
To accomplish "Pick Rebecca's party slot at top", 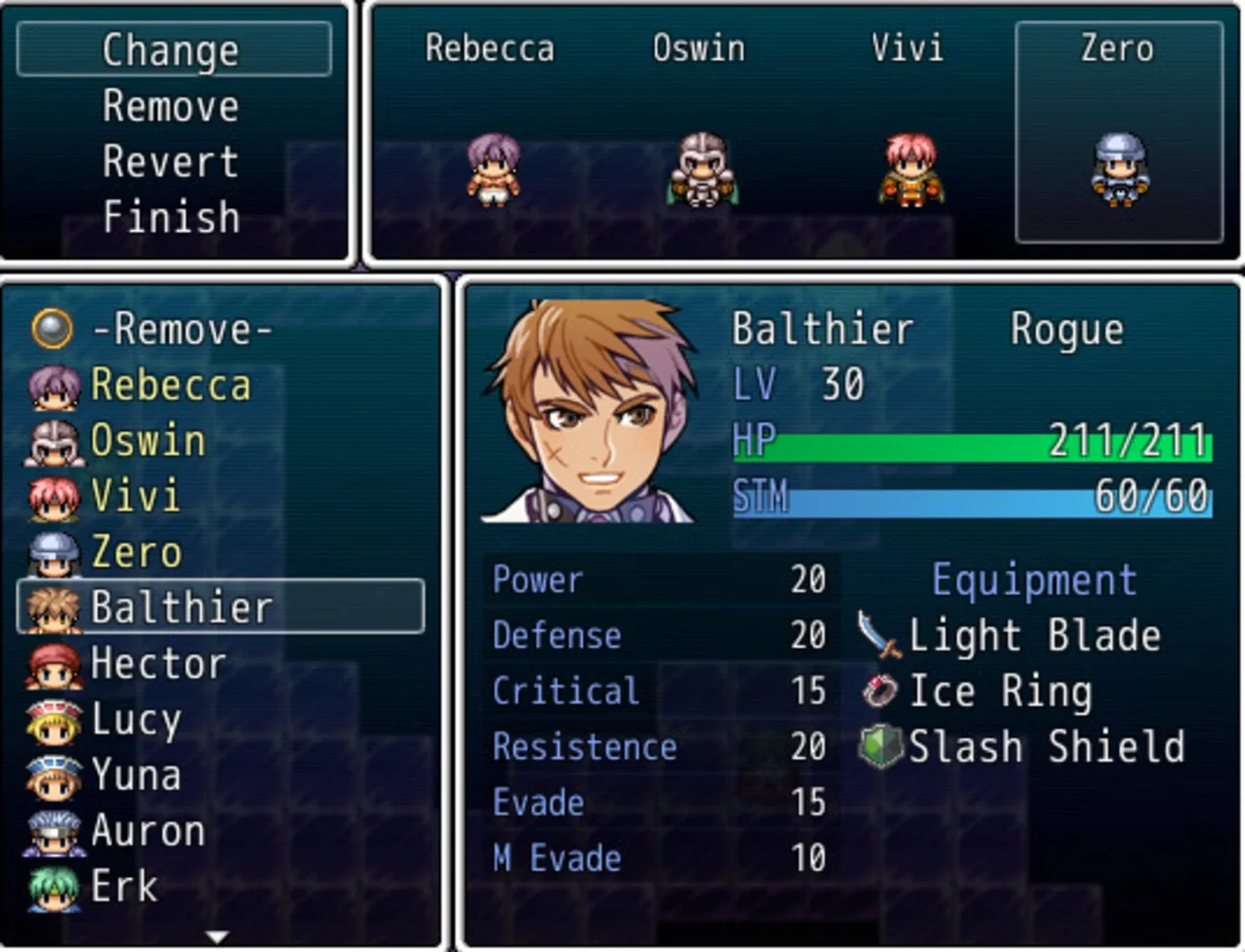I will (491, 132).
